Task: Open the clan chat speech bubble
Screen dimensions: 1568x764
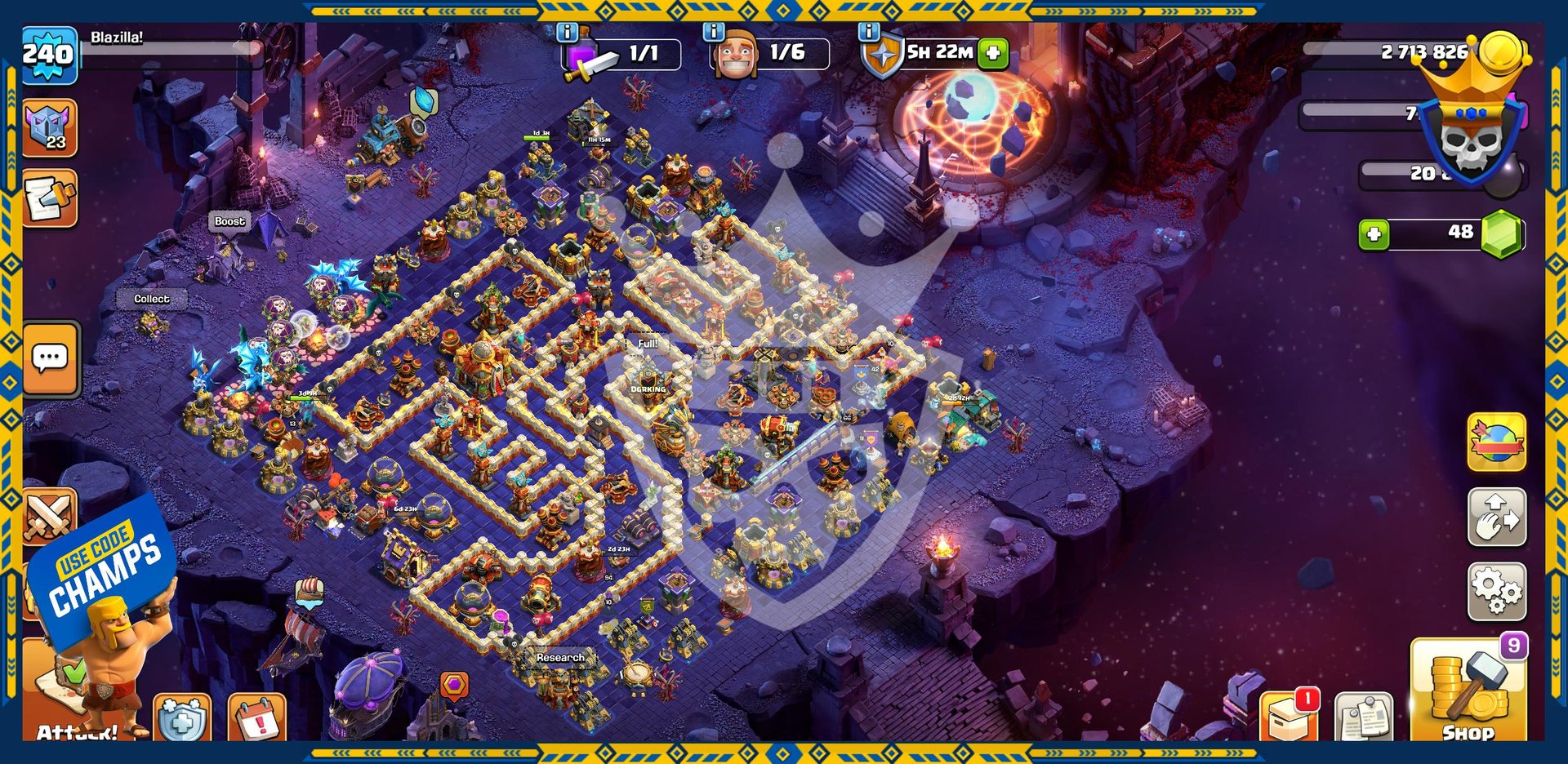Action: click(51, 358)
